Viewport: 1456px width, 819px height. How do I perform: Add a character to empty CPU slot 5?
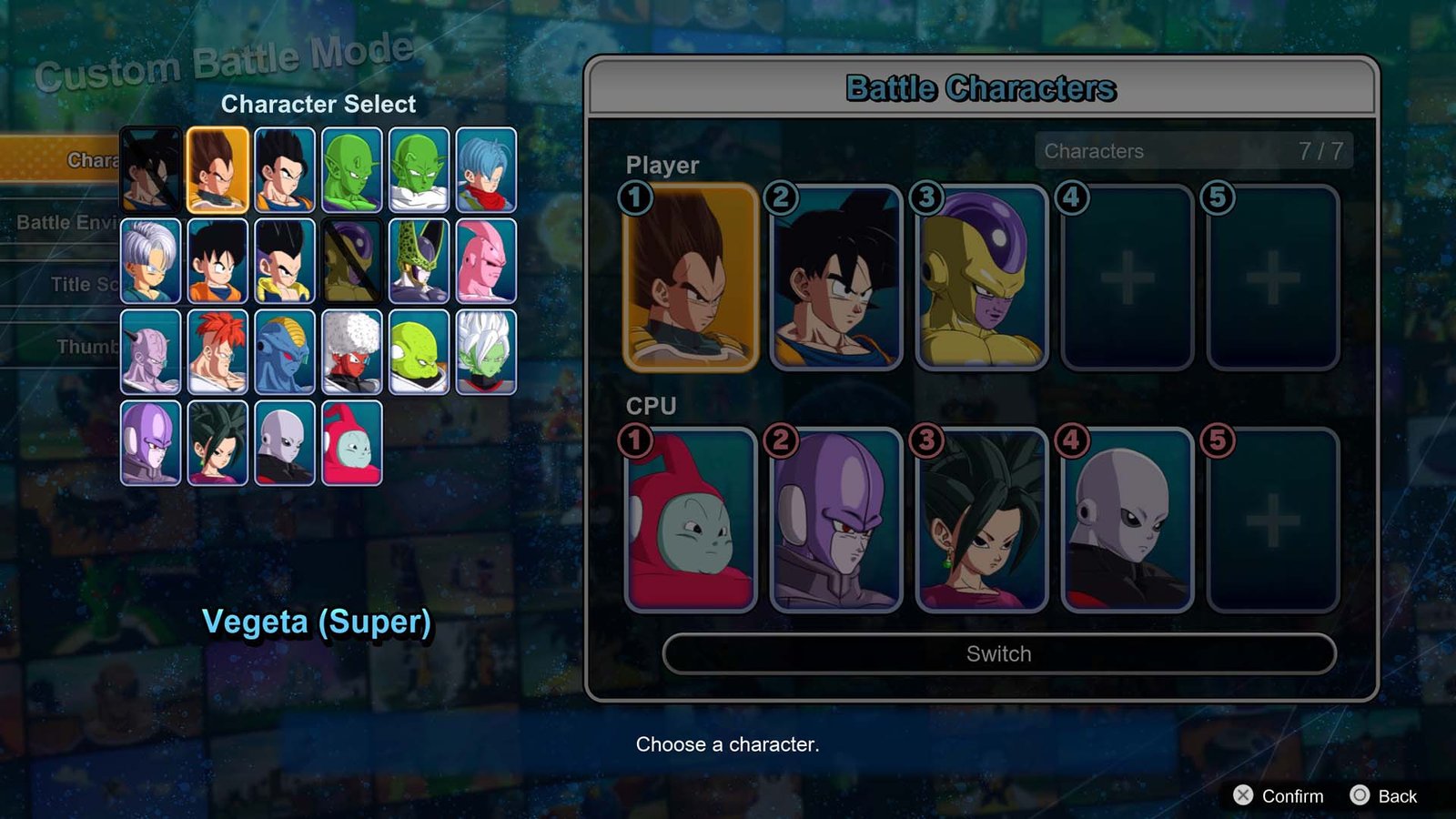pyautogui.click(x=1272, y=520)
